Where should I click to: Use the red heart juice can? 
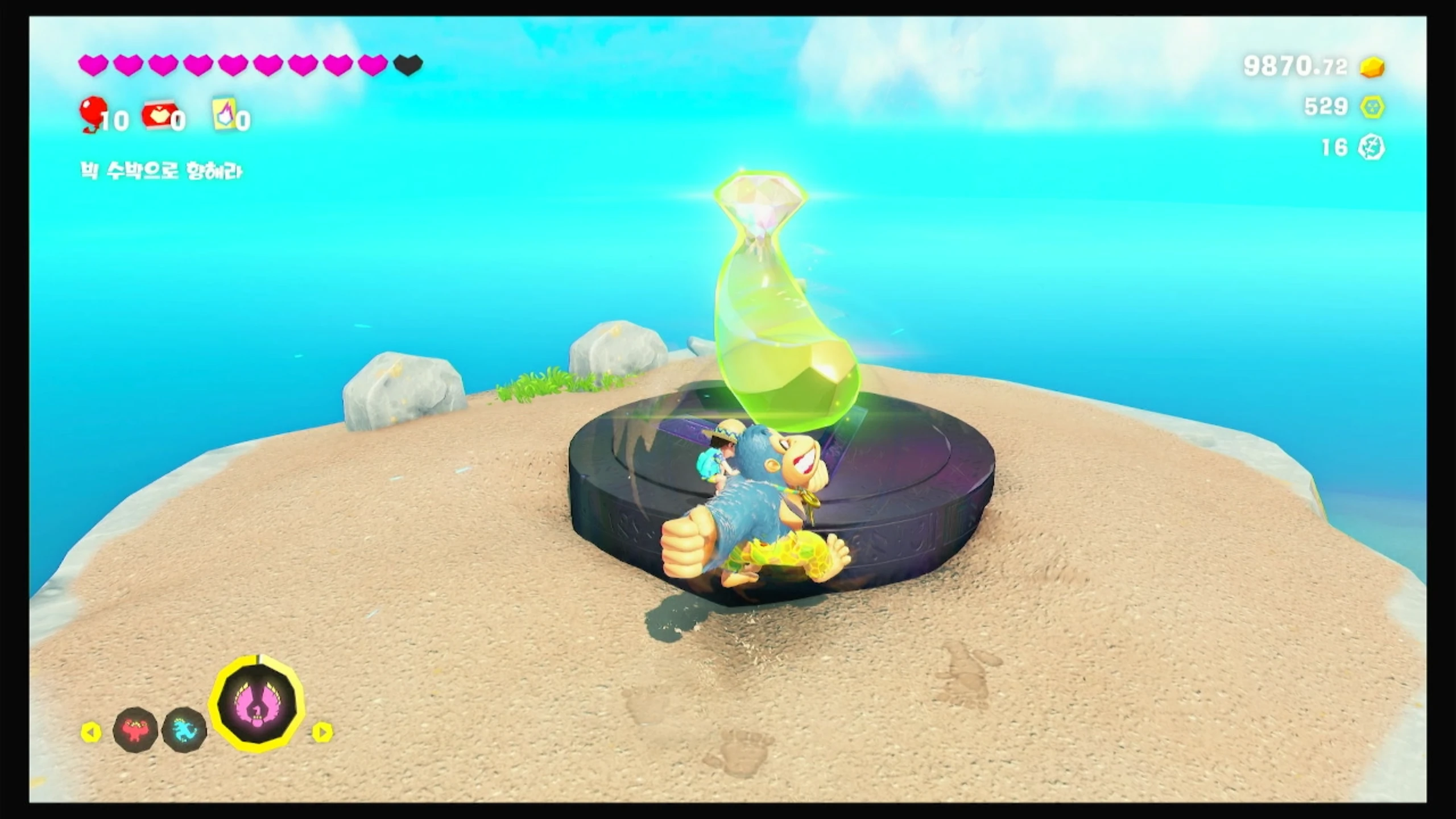(159, 115)
